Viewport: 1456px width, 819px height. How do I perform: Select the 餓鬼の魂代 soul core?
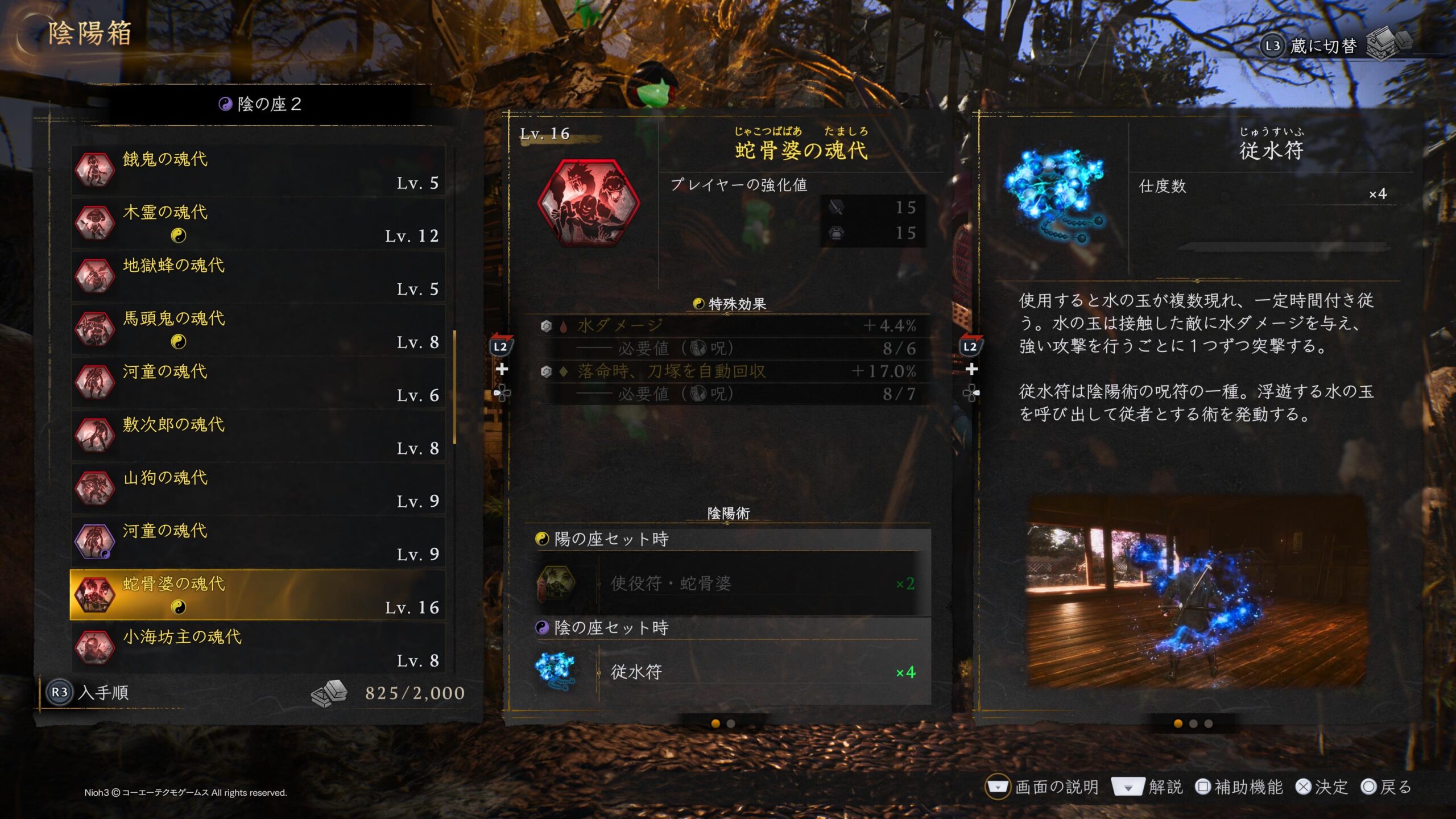(258, 169)
